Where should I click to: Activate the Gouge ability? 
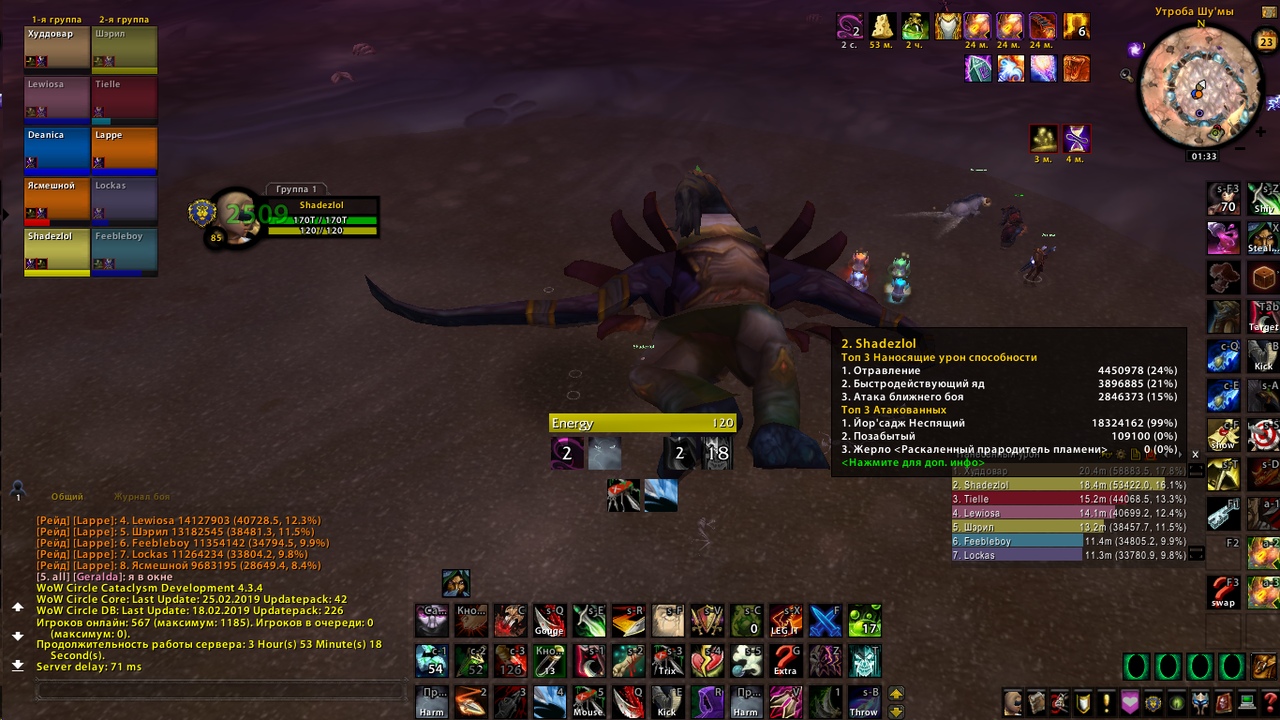click(548, 620)
